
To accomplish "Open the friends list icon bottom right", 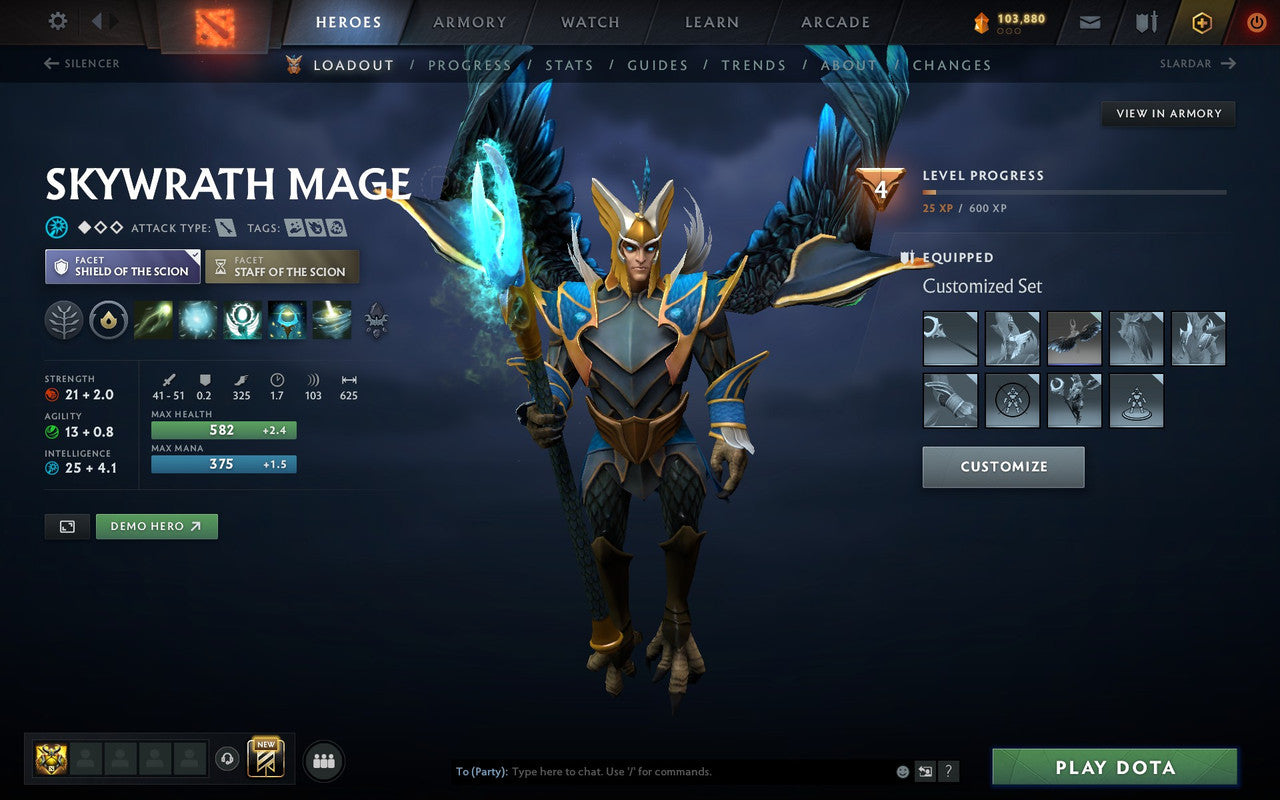I will [323, 760].
